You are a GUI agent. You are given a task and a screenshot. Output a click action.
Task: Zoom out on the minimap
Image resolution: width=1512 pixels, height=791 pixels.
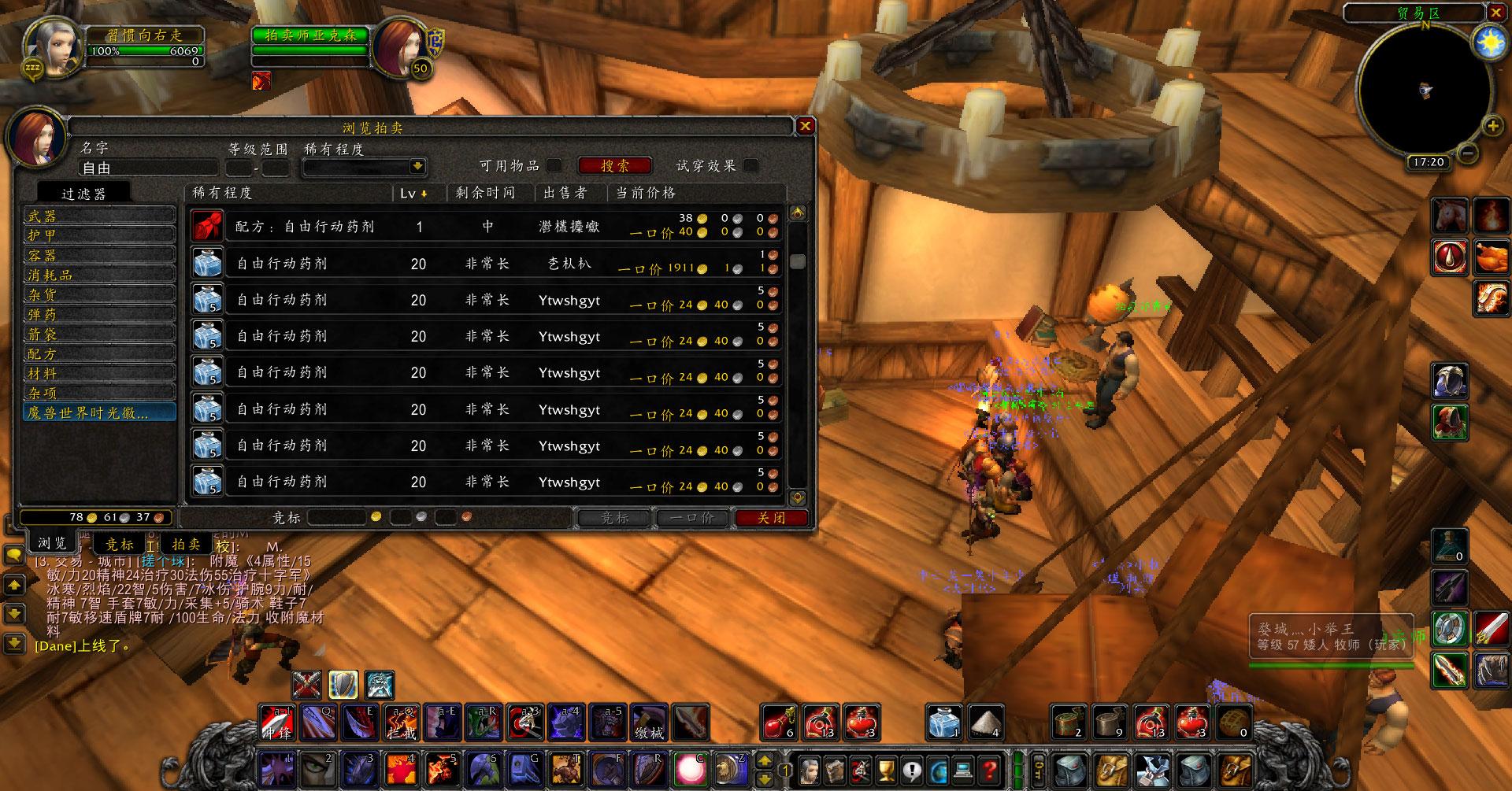(x=1466, y=153)
